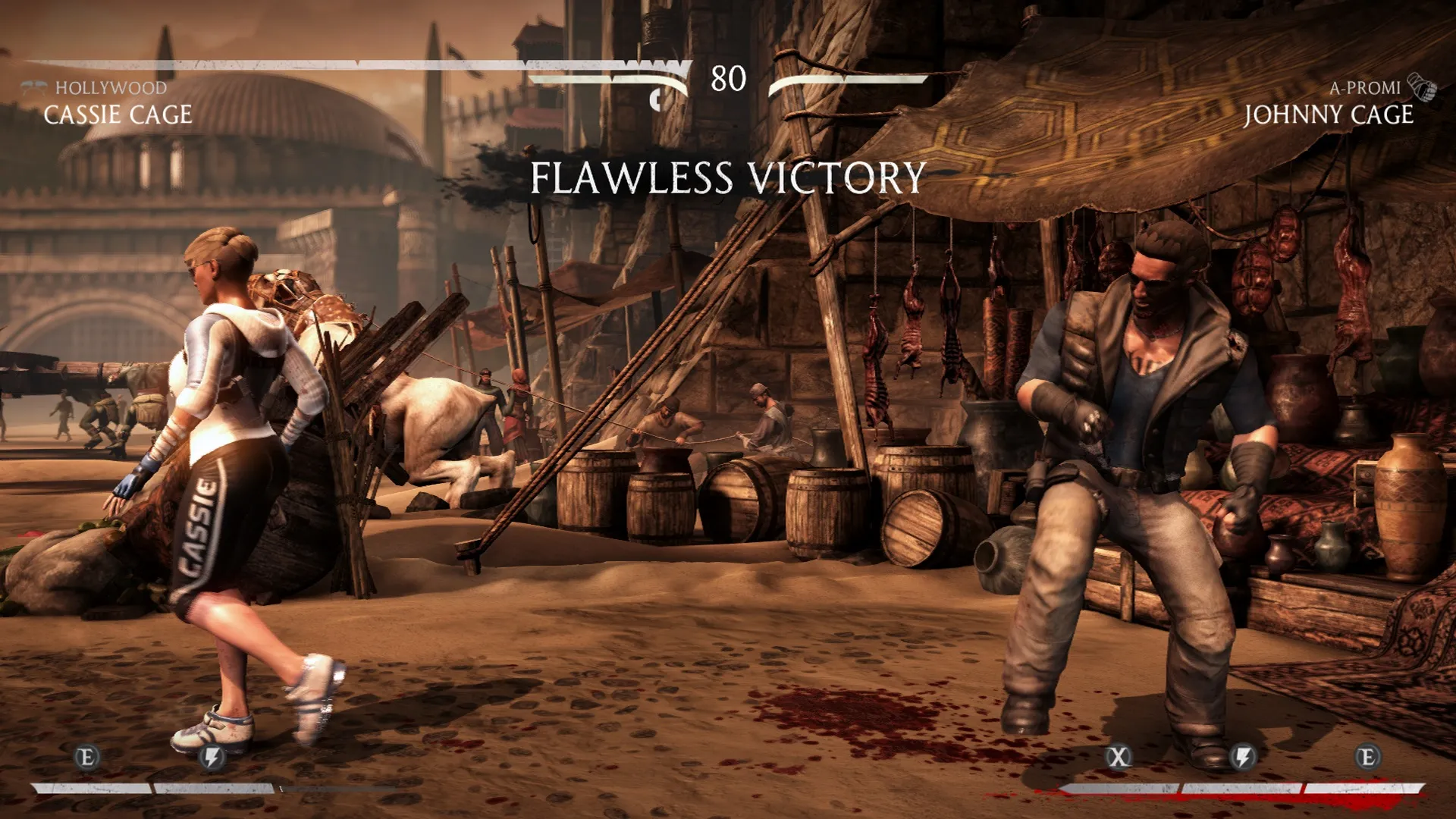Click Cassie Cage's Hollywood variation pistols icon
1456x819 pixels.
click(36, 88)
